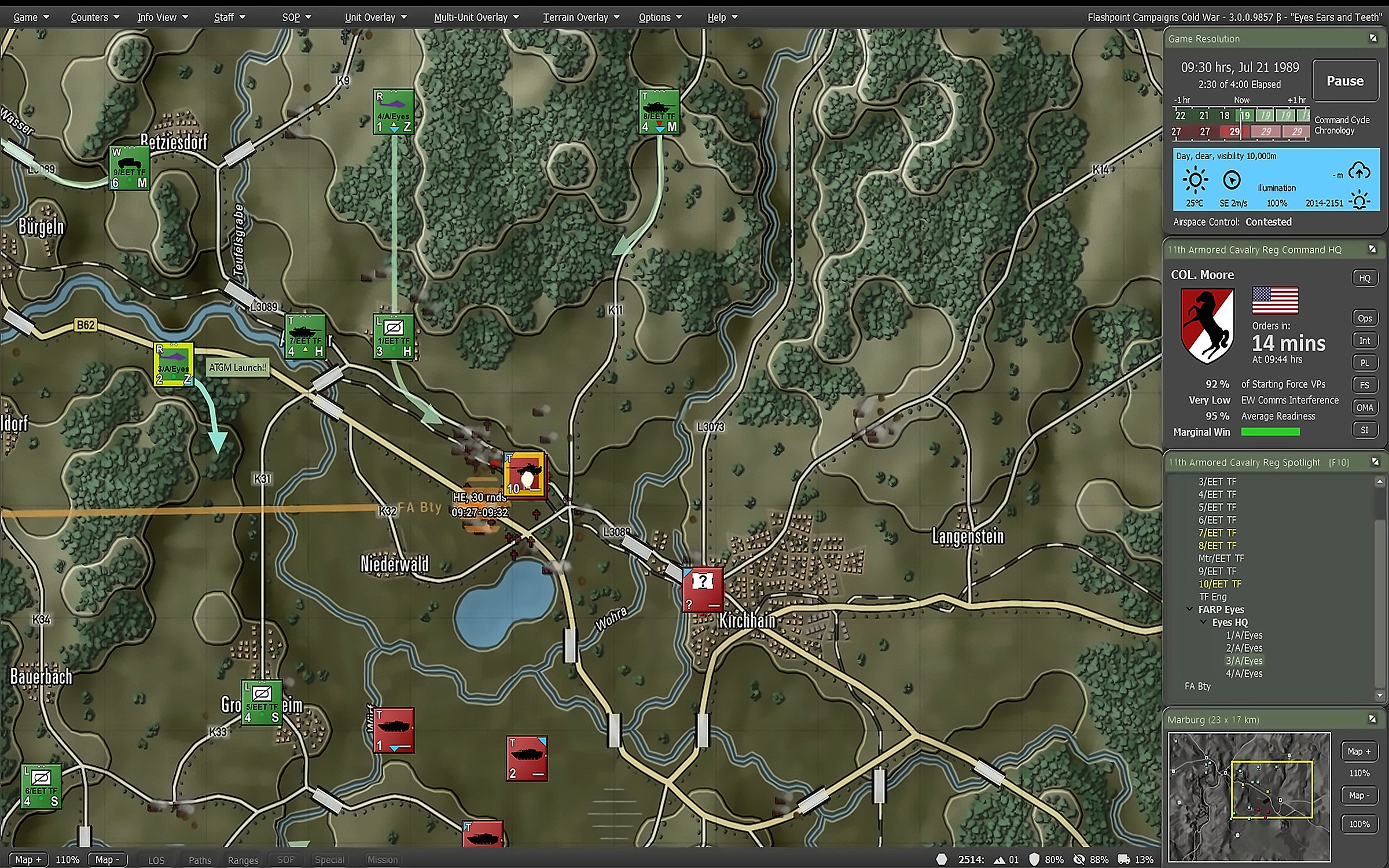Click the Marburg minimap overview
This screenshot has width=1389, height=868.
1249,797
